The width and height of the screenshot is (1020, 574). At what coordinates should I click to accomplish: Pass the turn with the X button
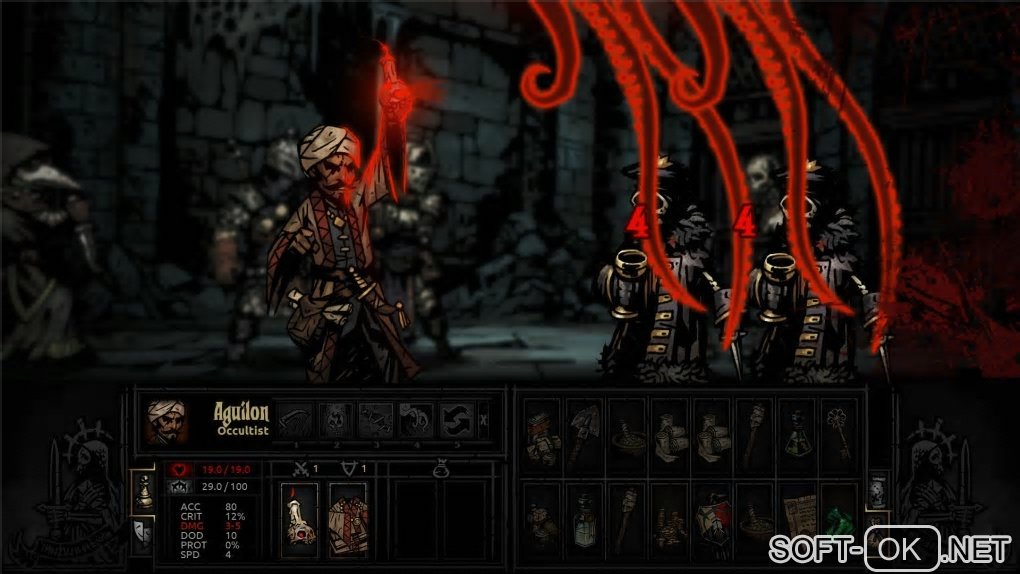pos(485,421)
